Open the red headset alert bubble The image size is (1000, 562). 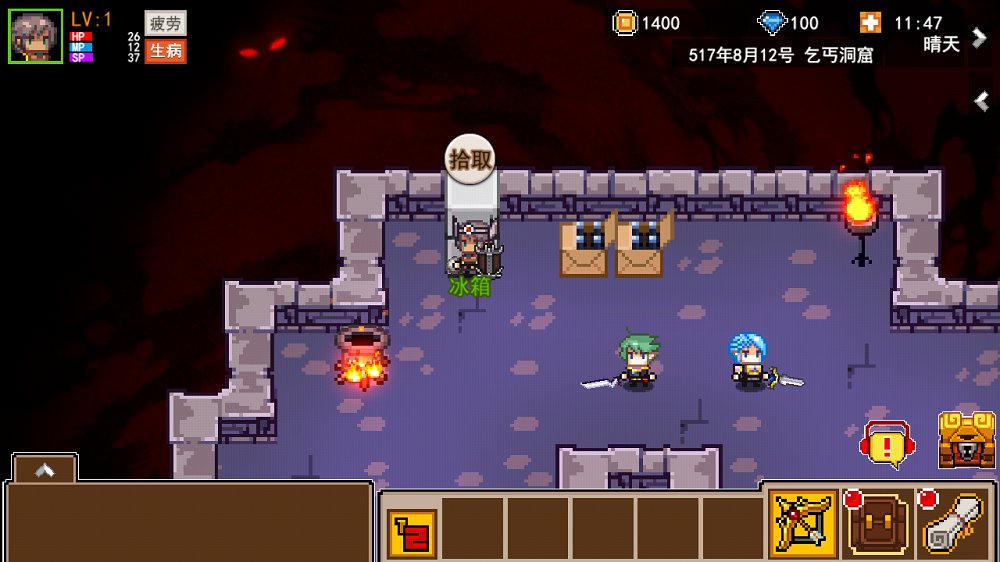(x=886, y=444)
